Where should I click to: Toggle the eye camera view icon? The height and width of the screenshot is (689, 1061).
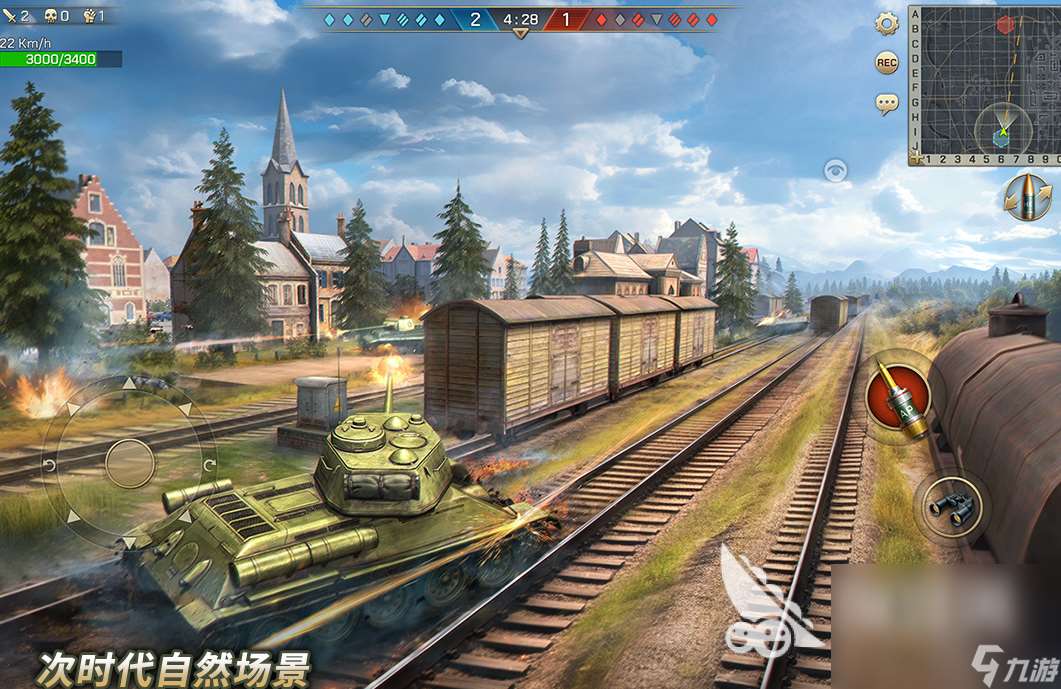coord(835,171)
